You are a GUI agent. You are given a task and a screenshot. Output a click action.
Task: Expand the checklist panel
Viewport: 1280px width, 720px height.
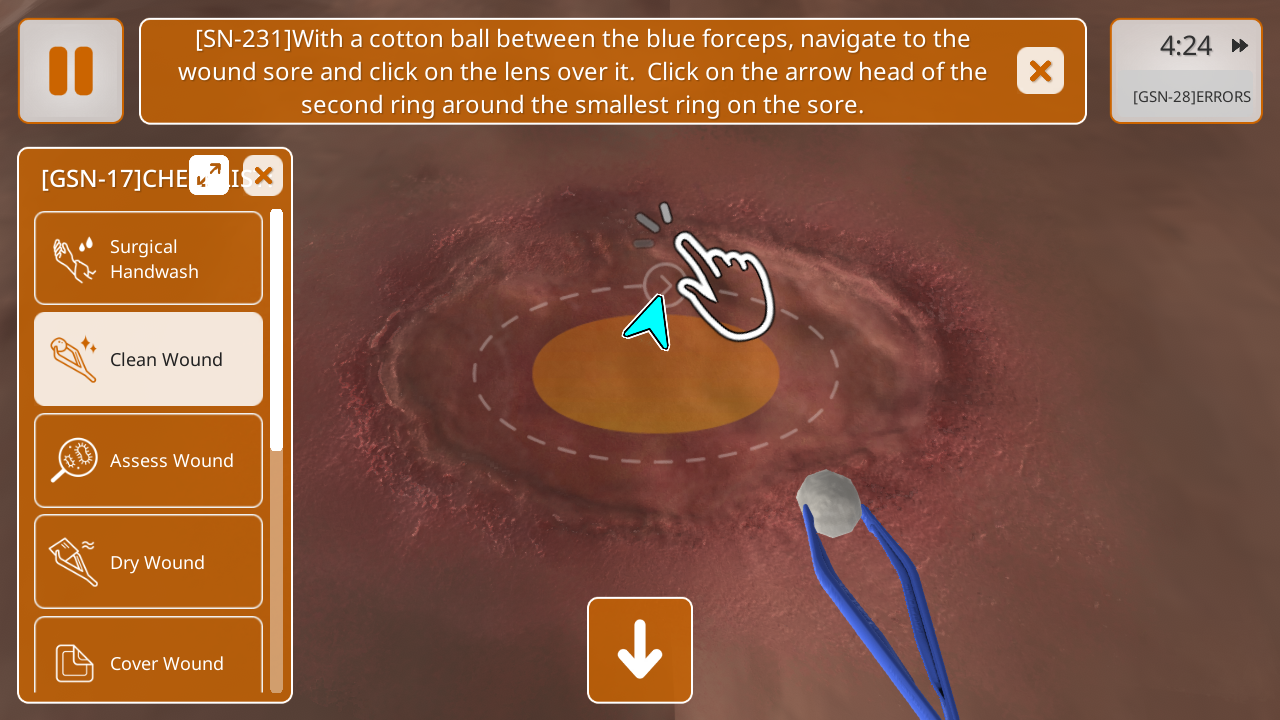(x=209, y=175)
